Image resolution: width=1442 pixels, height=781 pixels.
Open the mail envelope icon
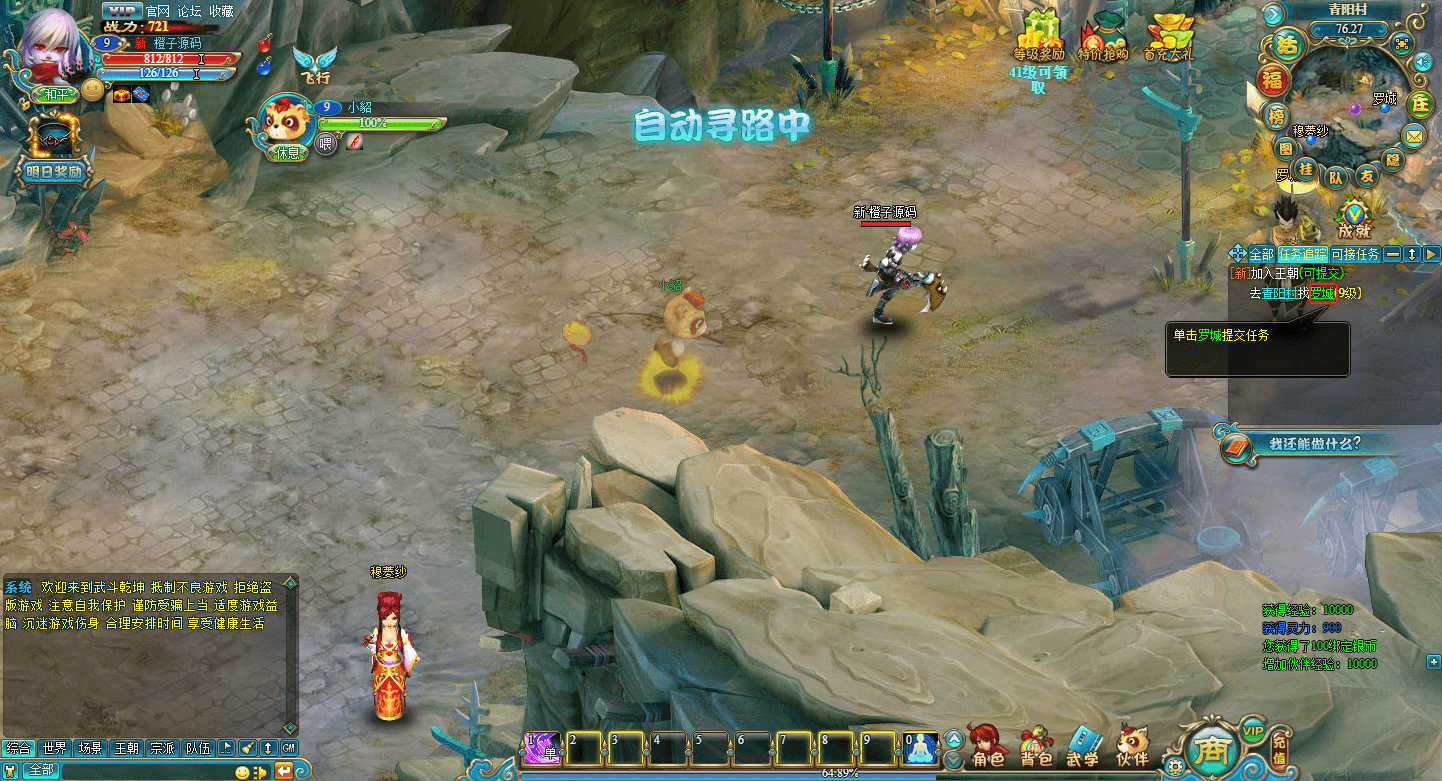pos(1413,135)
